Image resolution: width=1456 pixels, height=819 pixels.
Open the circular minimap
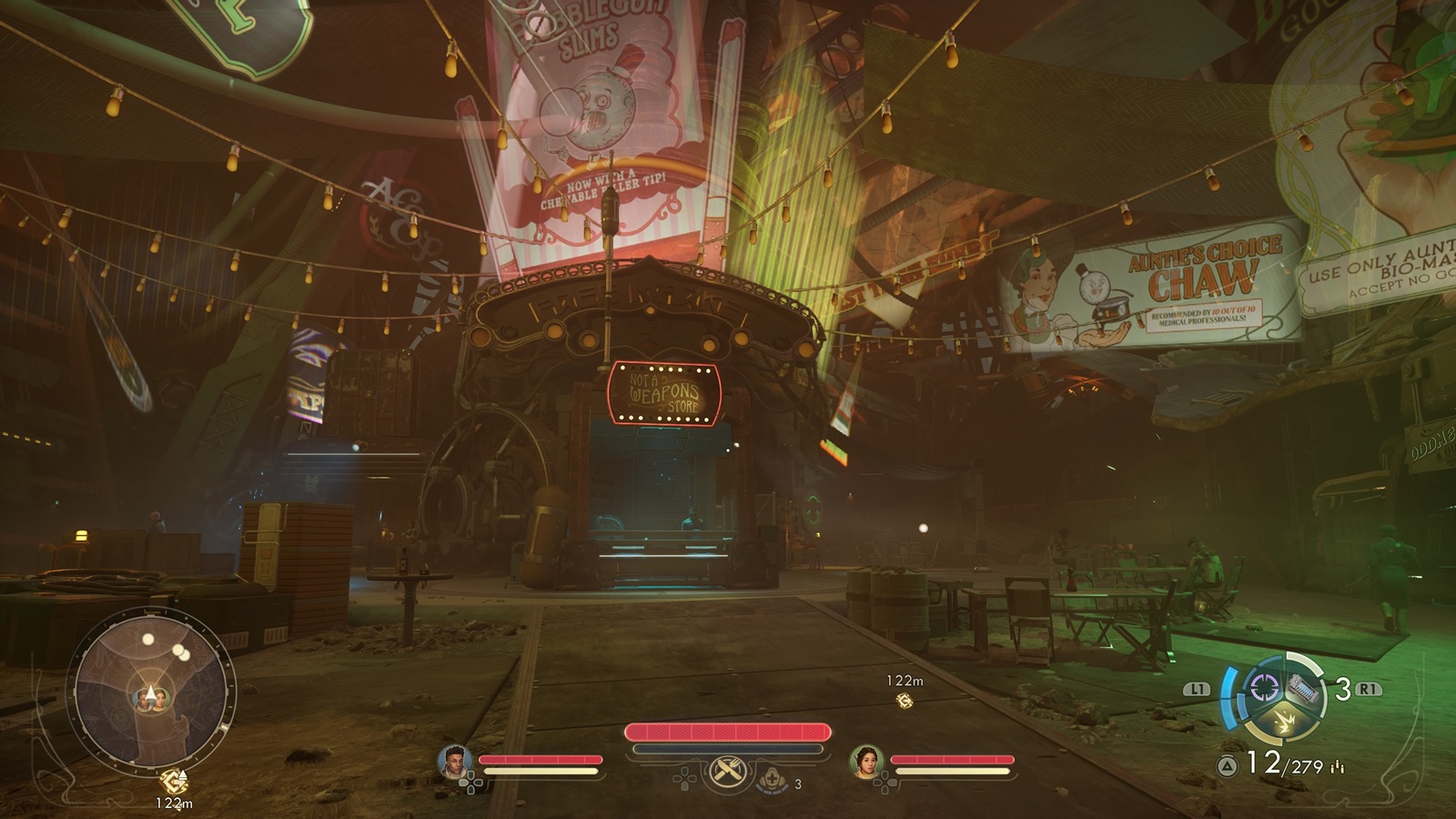coord(151,686)
